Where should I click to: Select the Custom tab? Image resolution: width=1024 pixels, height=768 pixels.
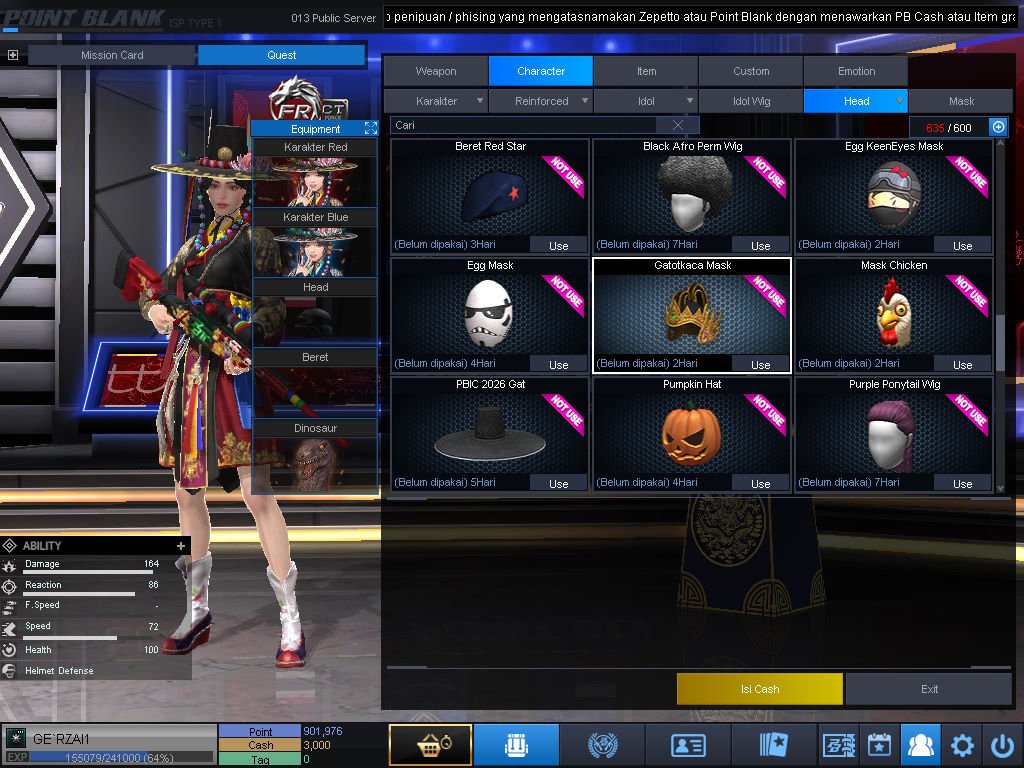click(x=751, y=71)
